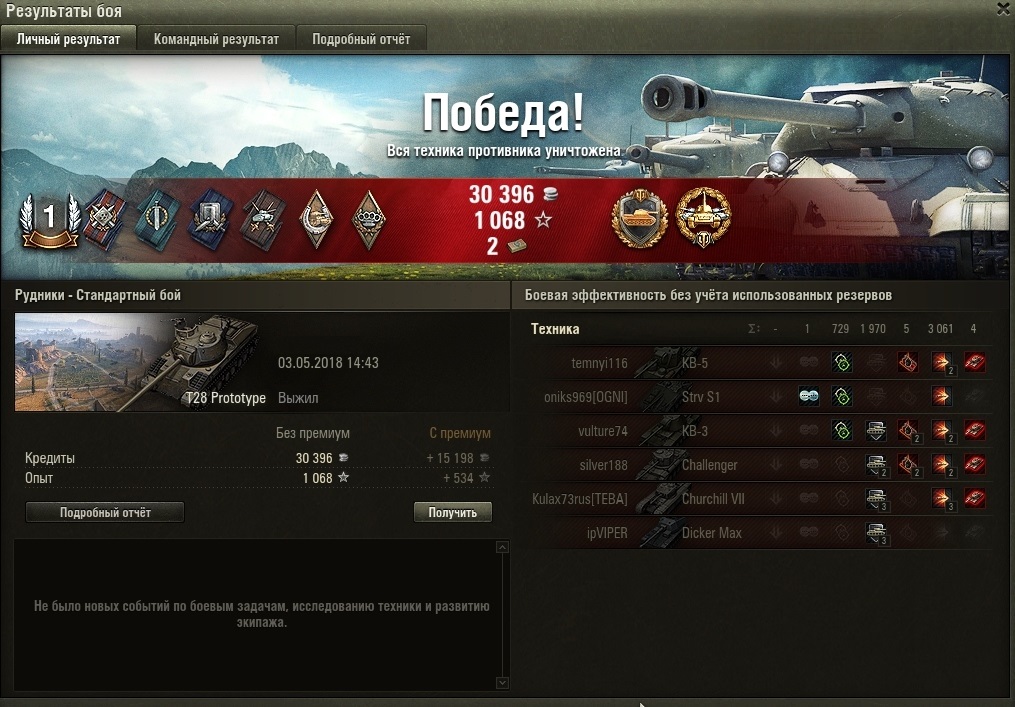
Task: Click the number 1 laurel wreath medal
Action: (47, 218)
